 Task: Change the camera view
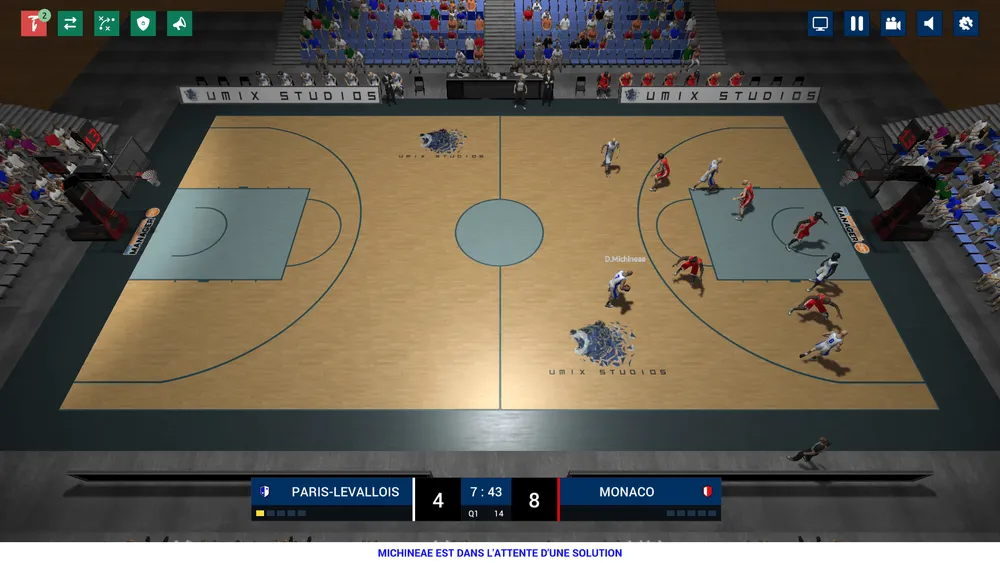pyautogui.click(x=893, y=23)
